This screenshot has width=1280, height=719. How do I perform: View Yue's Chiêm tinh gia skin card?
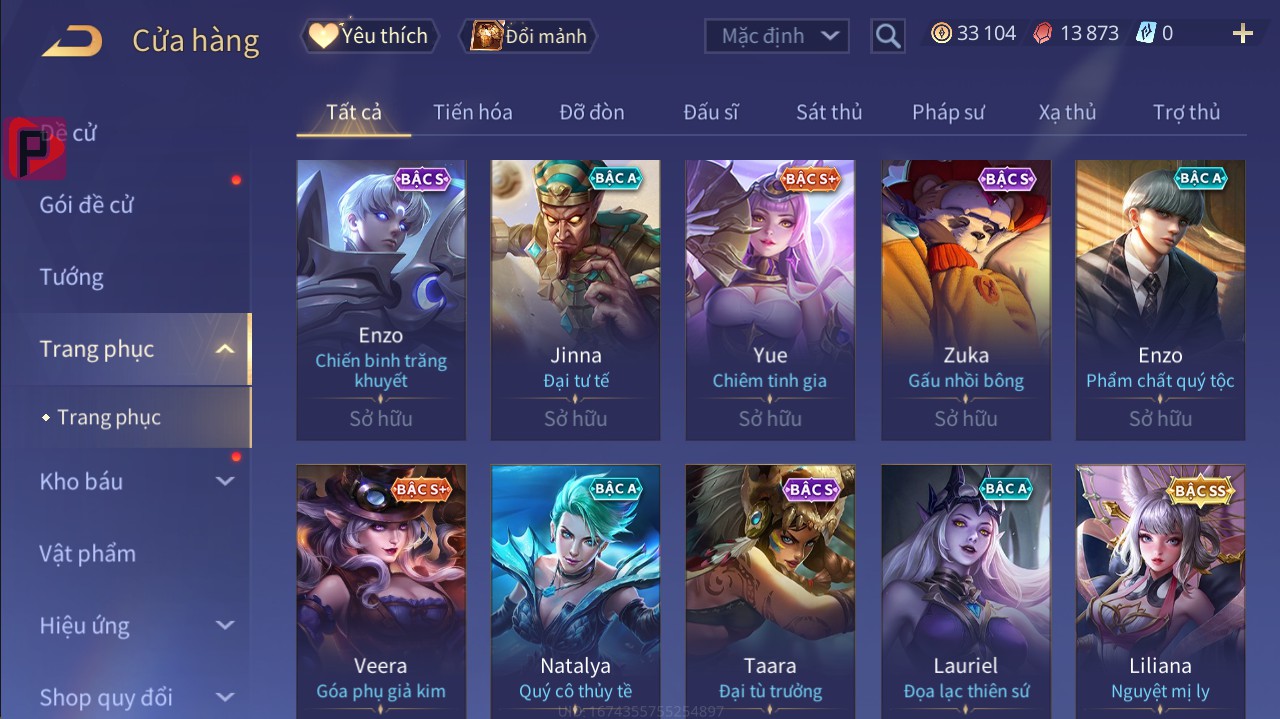click(x=770, y=300)
